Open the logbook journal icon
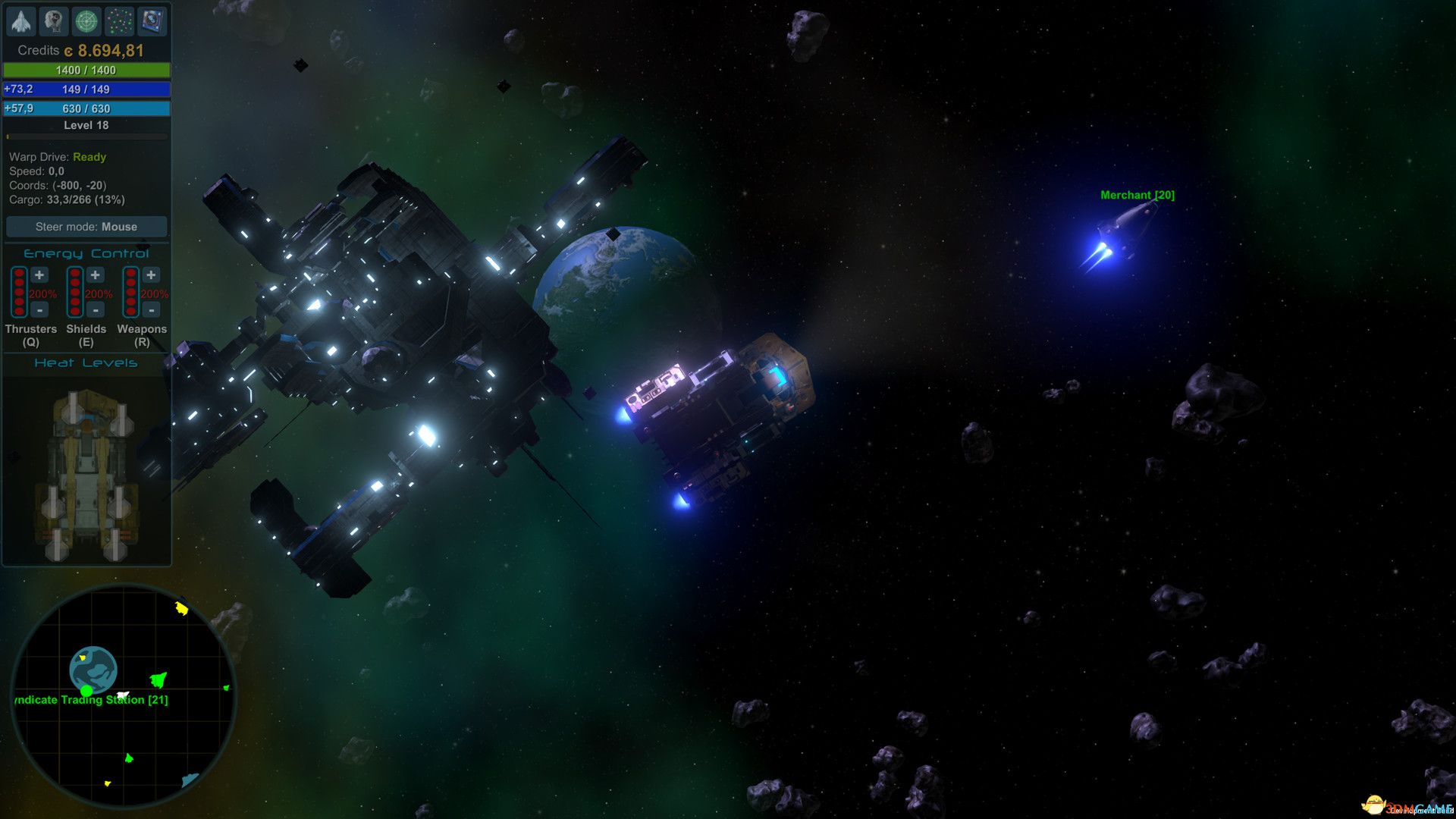The height and width of the screenshot is (819, 1456). 153,21
